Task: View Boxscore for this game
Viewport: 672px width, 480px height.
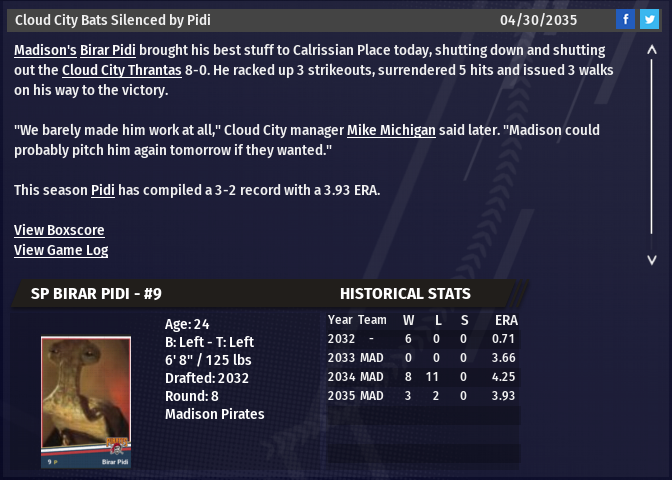Action: click(x=59, y=230)
